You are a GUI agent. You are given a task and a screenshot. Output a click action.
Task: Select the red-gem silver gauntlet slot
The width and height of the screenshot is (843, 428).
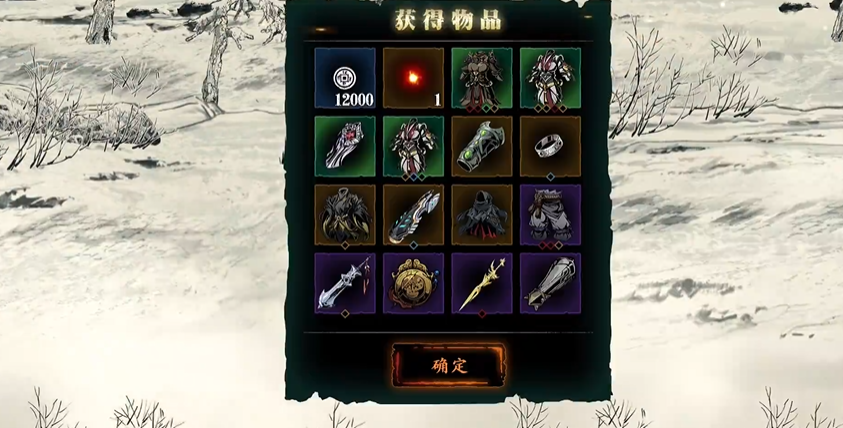coord(345,146)
